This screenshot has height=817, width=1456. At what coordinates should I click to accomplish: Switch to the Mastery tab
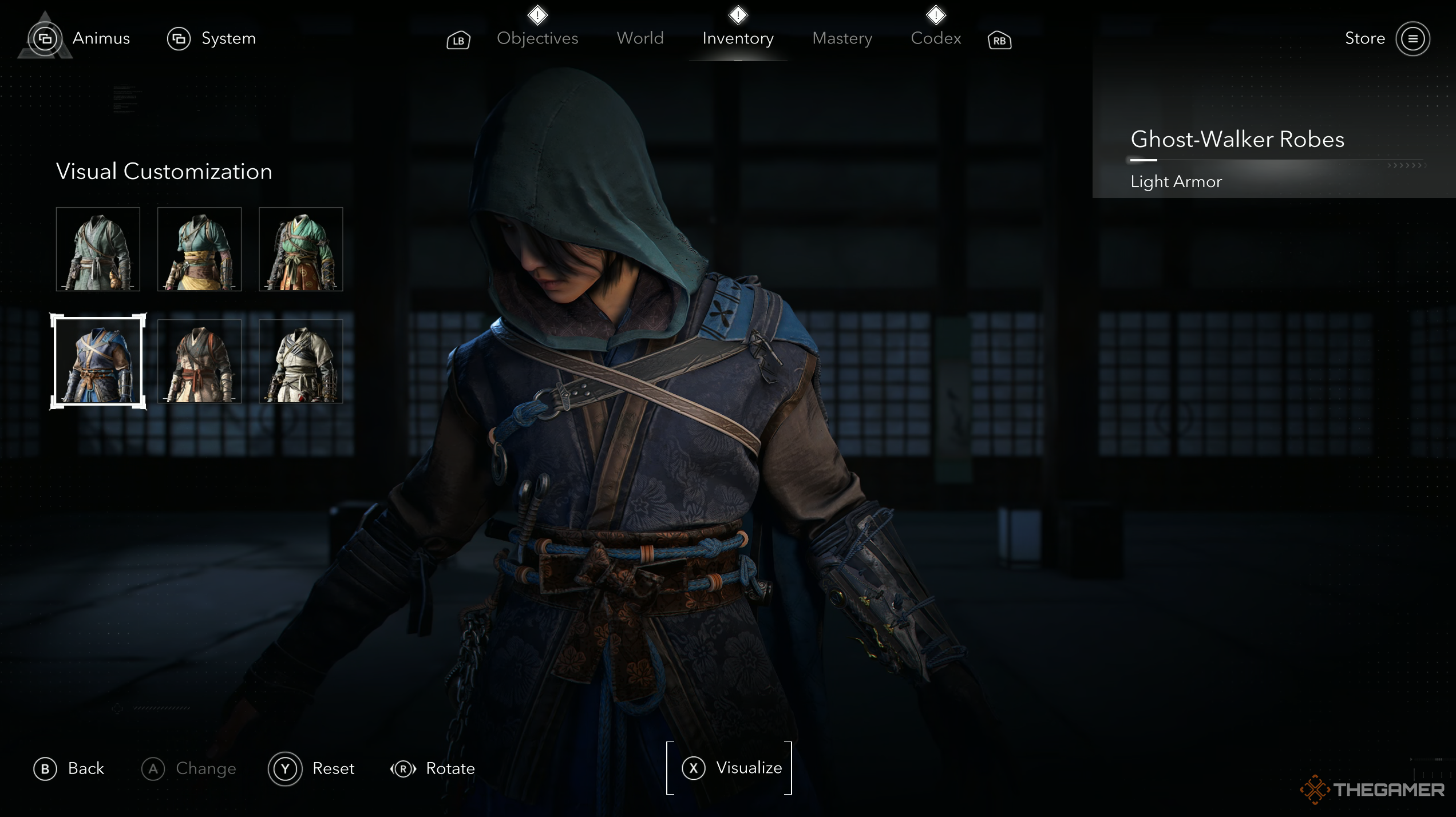[842, 38]
